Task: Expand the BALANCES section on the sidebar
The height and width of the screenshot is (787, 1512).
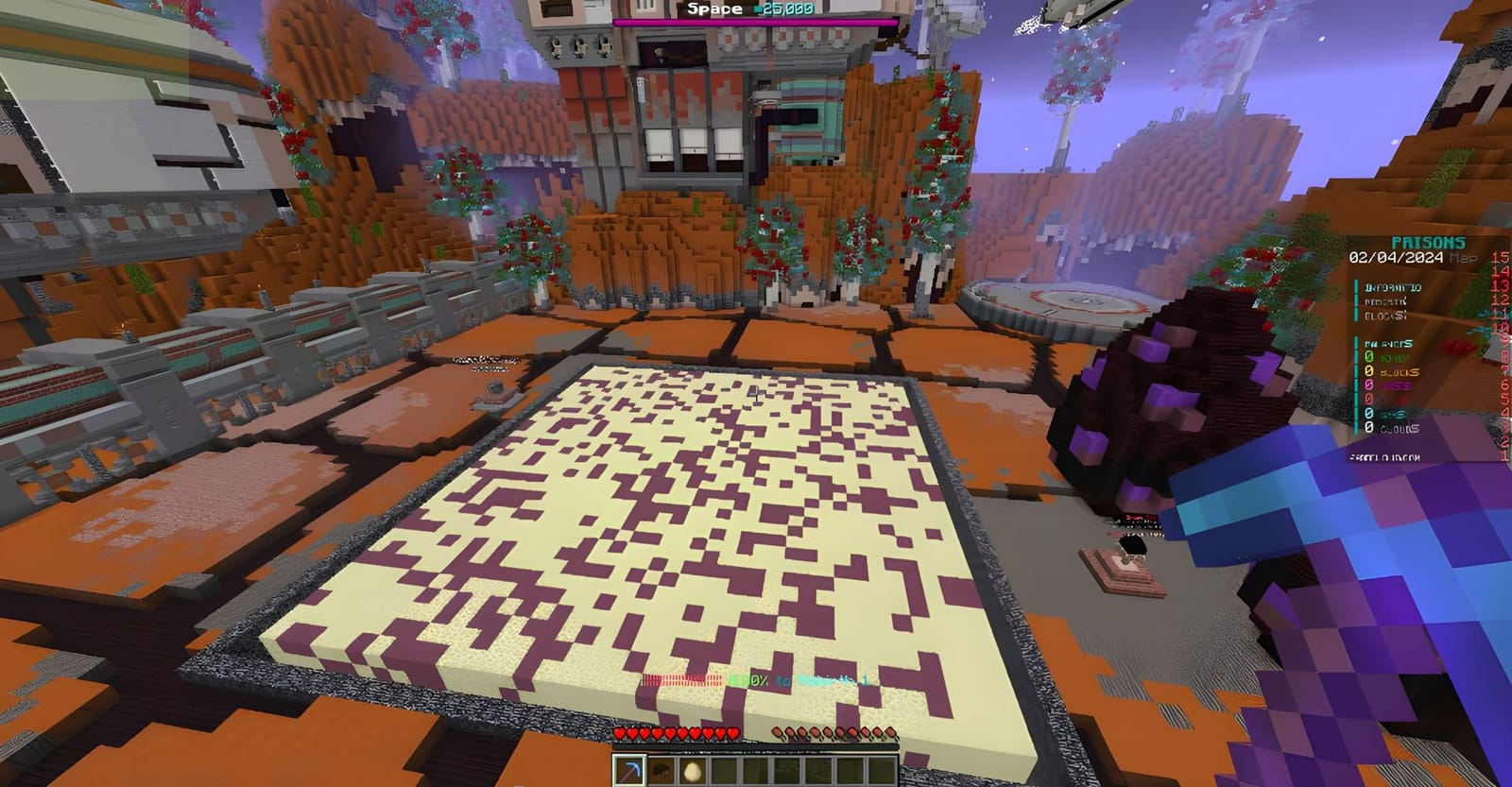Action: point(1389,344)
